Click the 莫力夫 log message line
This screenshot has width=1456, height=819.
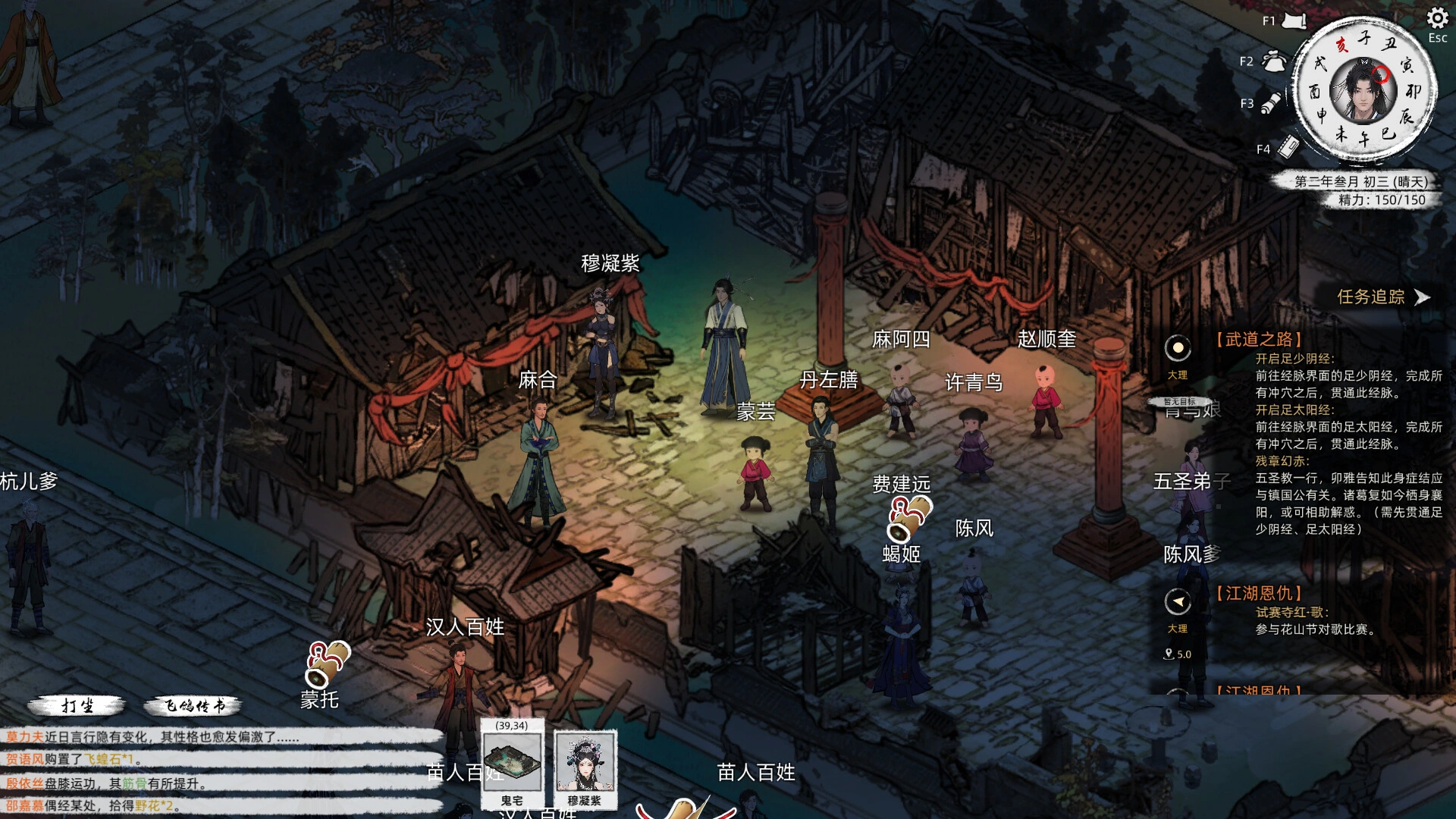point(152,737)
